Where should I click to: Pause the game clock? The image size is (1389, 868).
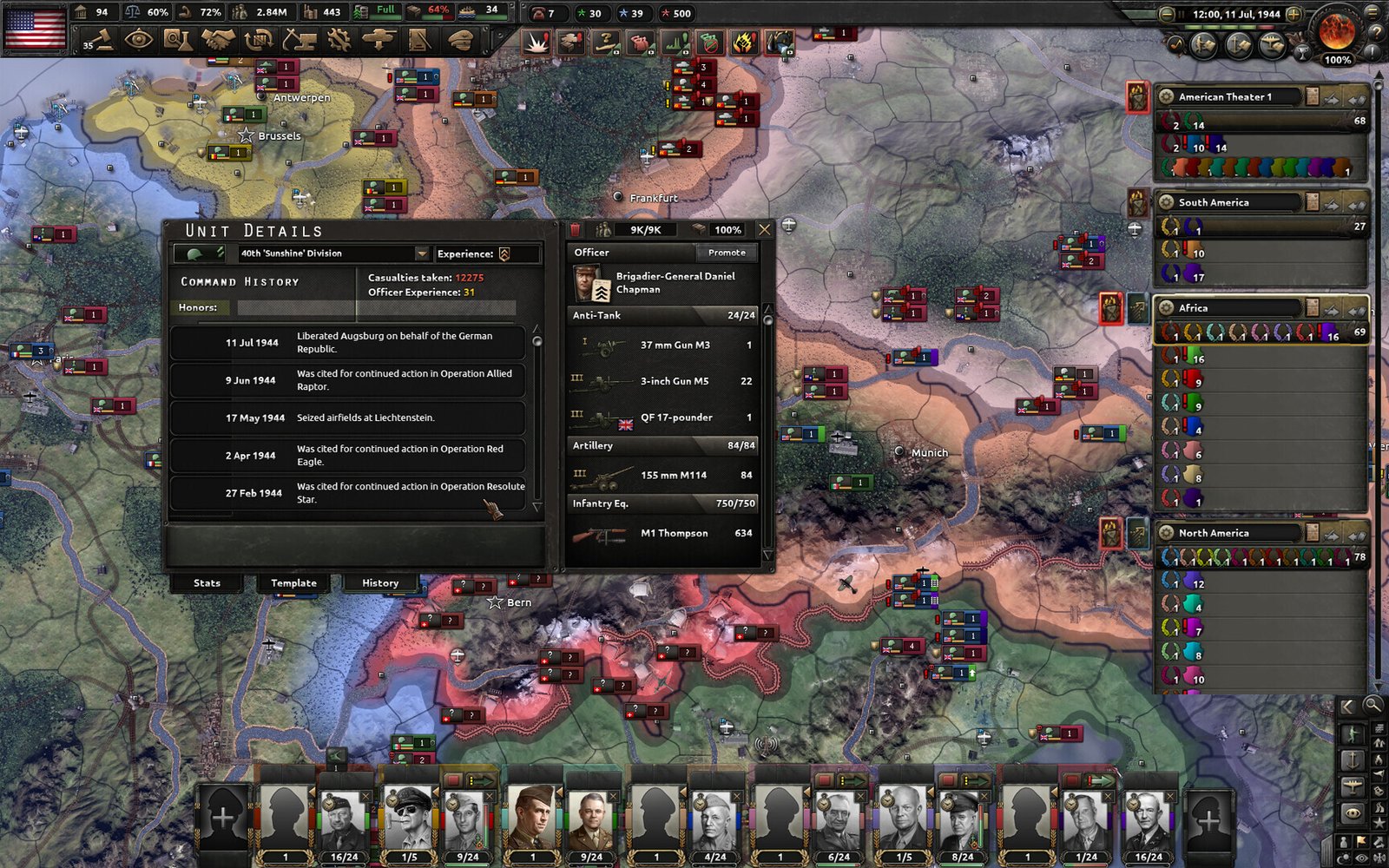[x=1182, y=14]
